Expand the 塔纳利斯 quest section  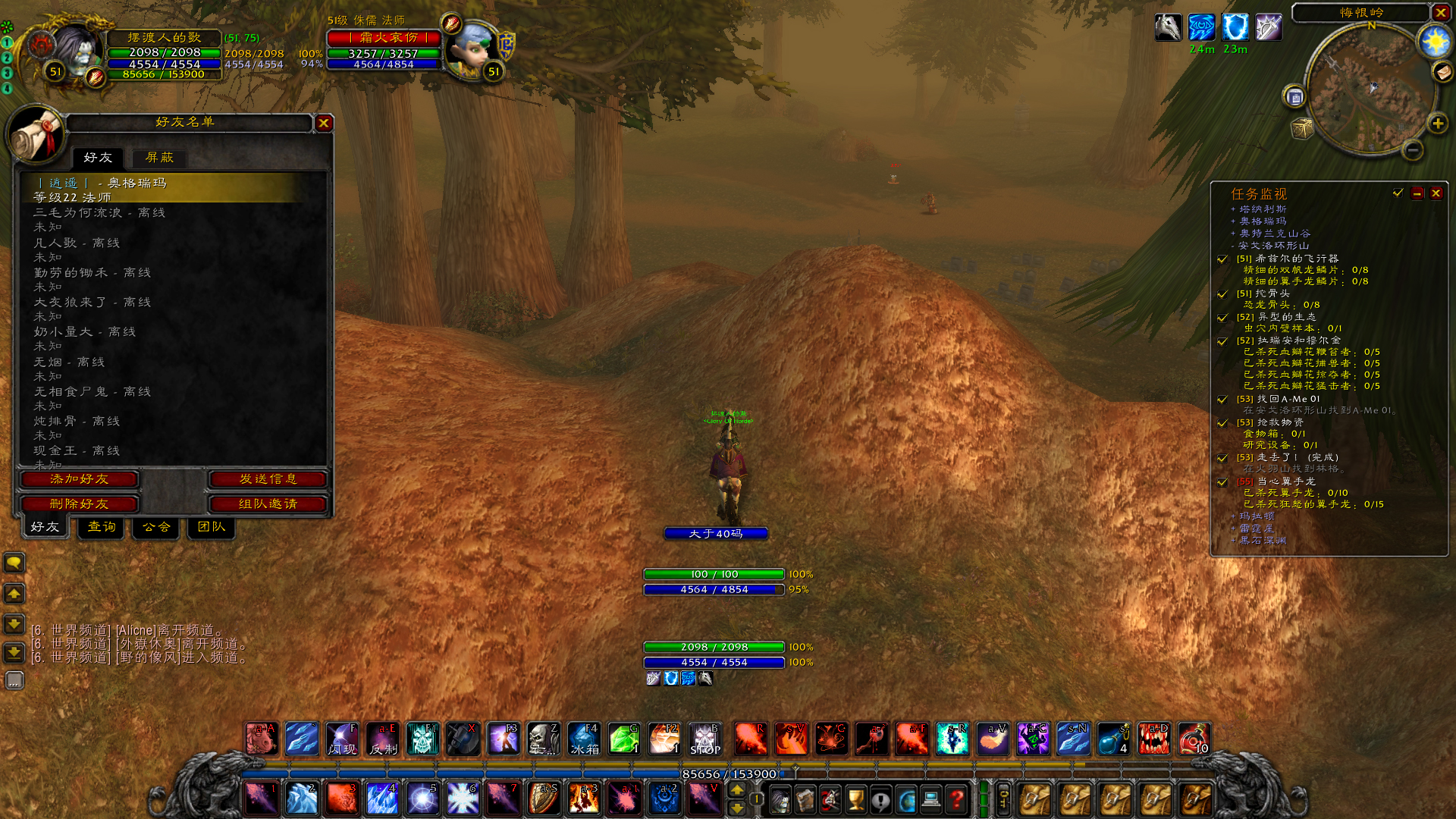pyautogui.click(x=1235, y=209)
